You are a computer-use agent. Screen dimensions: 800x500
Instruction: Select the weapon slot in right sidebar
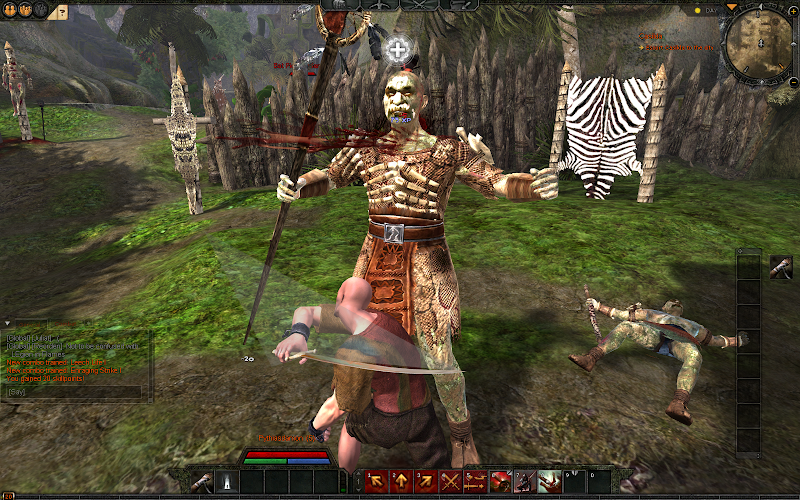click(781, 268)
